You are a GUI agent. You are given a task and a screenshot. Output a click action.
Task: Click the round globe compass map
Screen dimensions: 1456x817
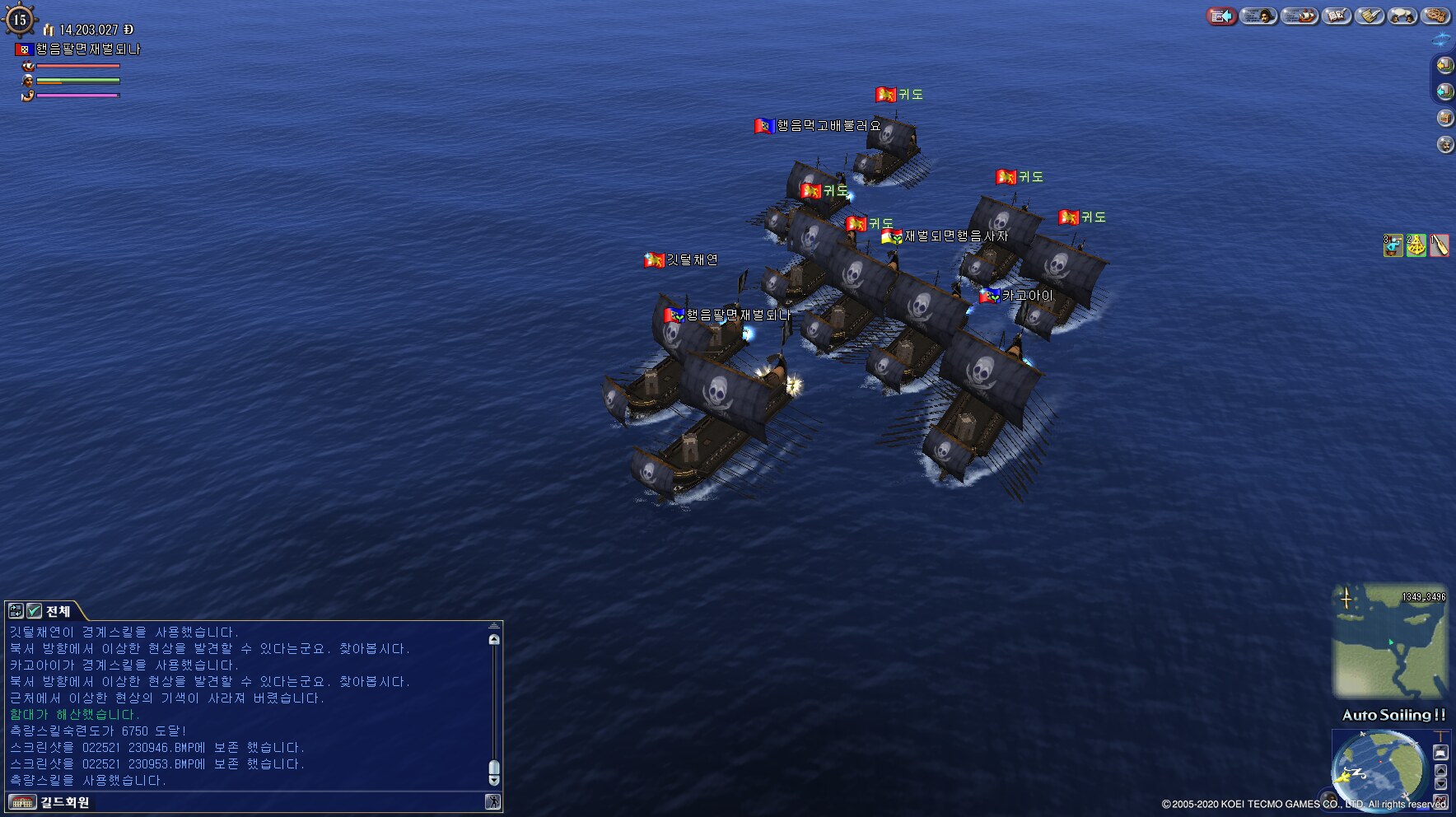click(1379, 770)
